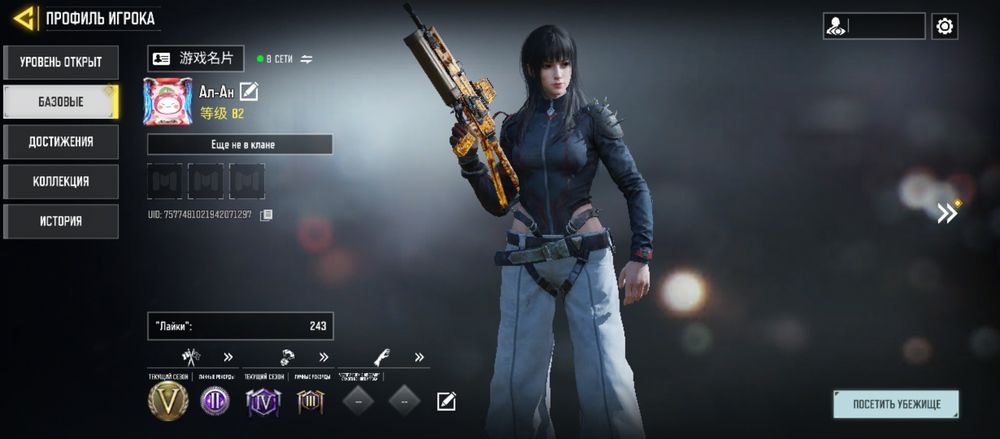
Task: Open the УРОВЕНЬ ОТКРЫТ tab
Action: click(x=60, y=62)
